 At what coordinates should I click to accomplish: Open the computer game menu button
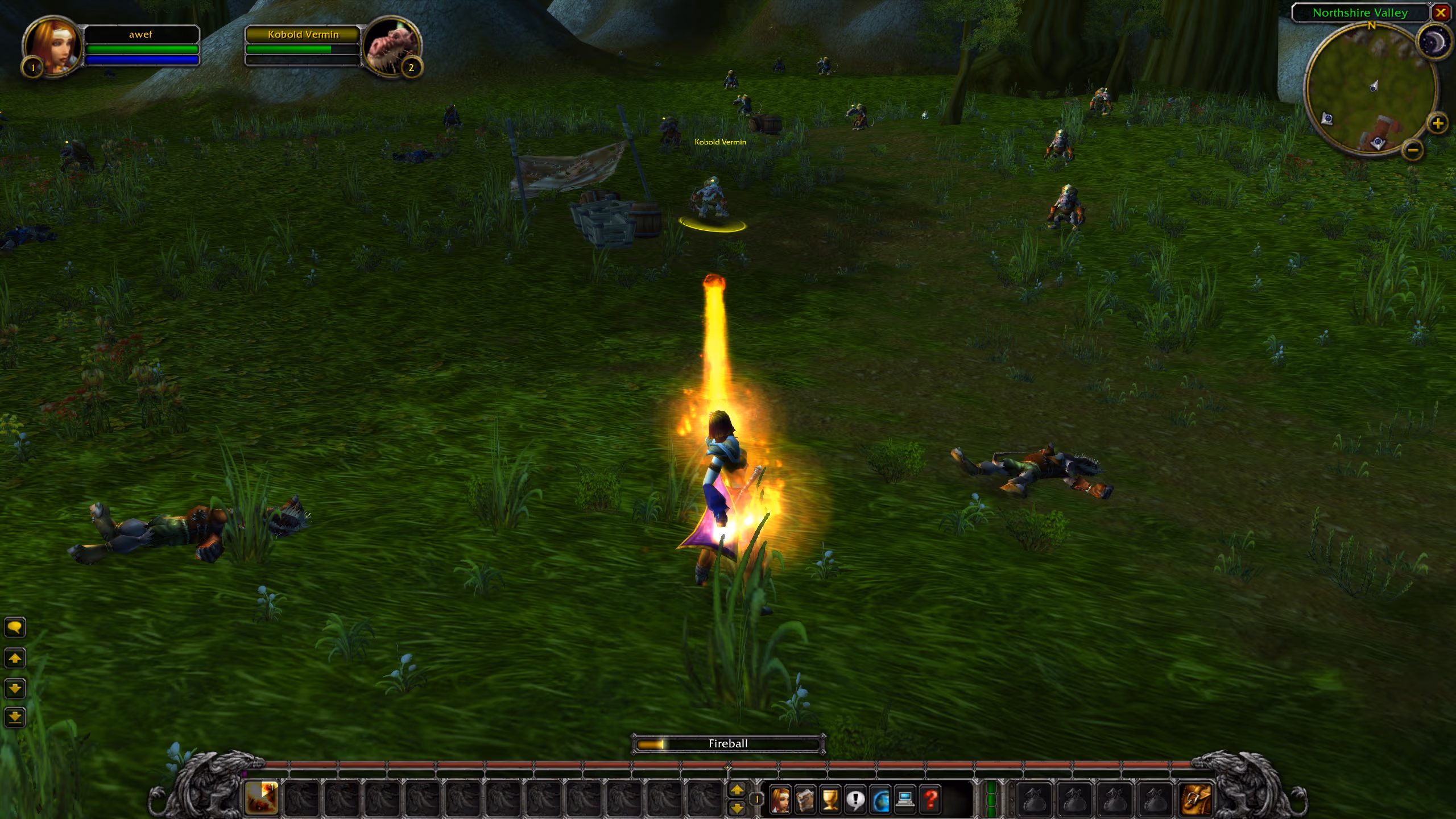[x=905, y=800]
